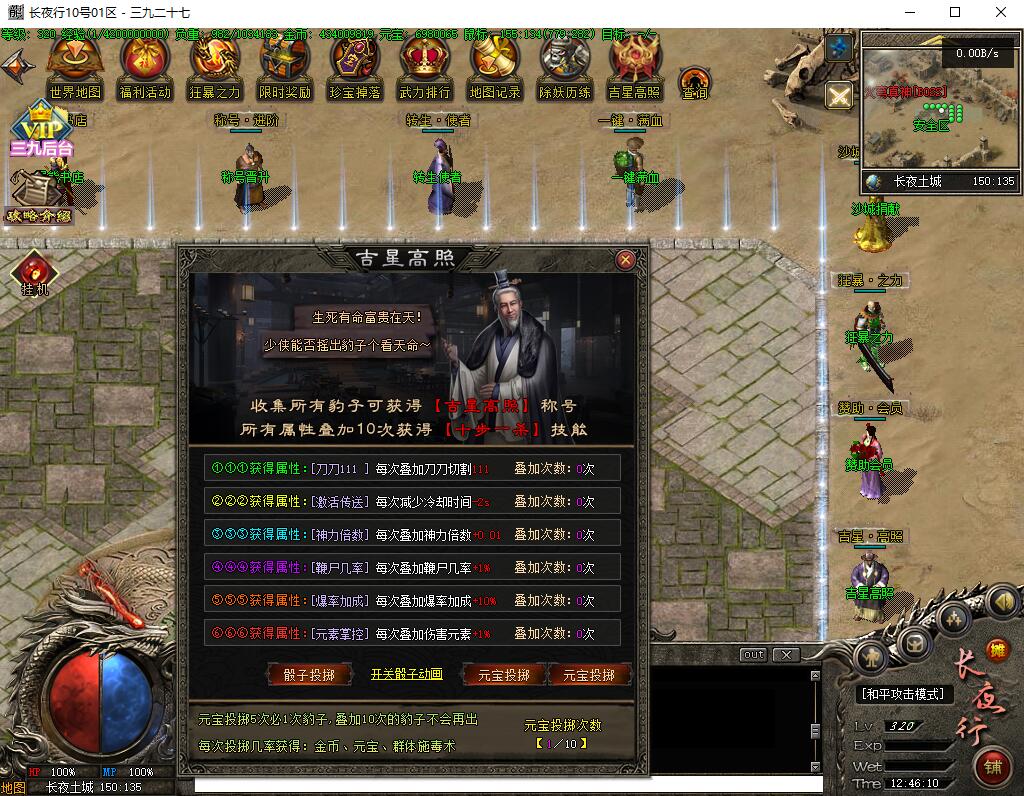Screen dimensions: 1024x796
Task: Switch the 和平攻击模式 attack mode
Action: point(906,694)
